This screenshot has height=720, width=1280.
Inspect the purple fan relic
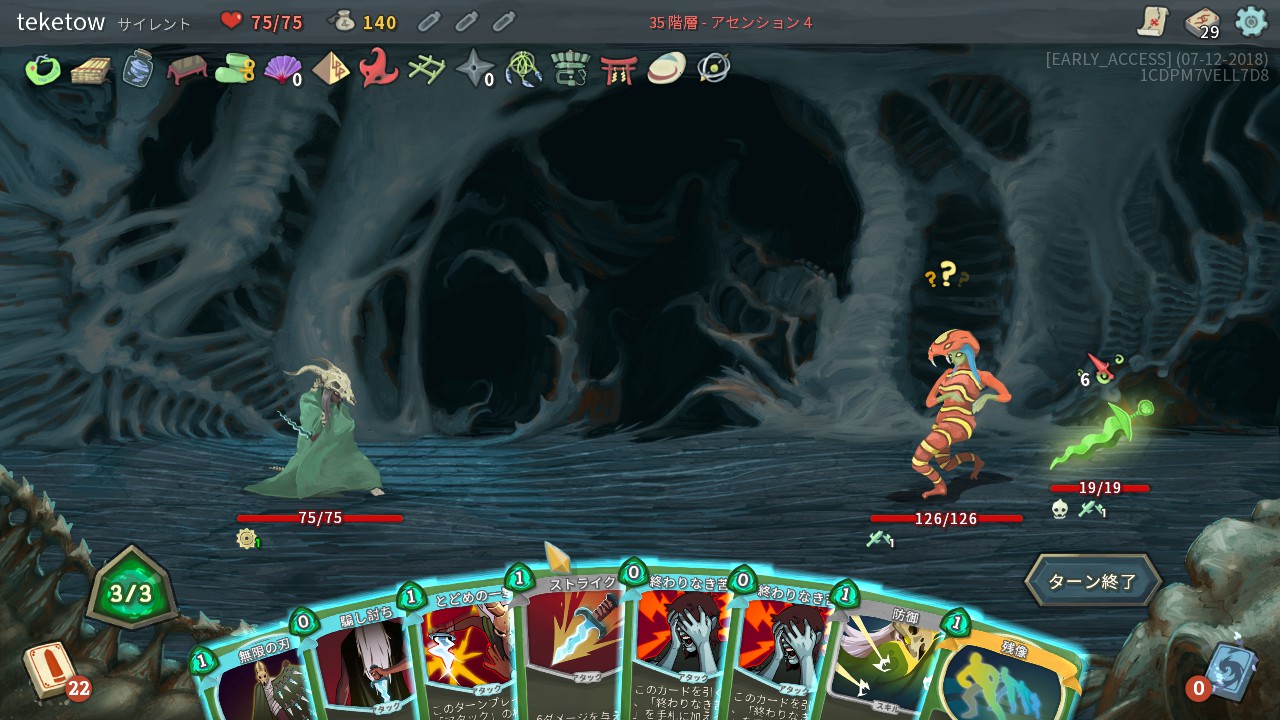click(x=282, y=69)
